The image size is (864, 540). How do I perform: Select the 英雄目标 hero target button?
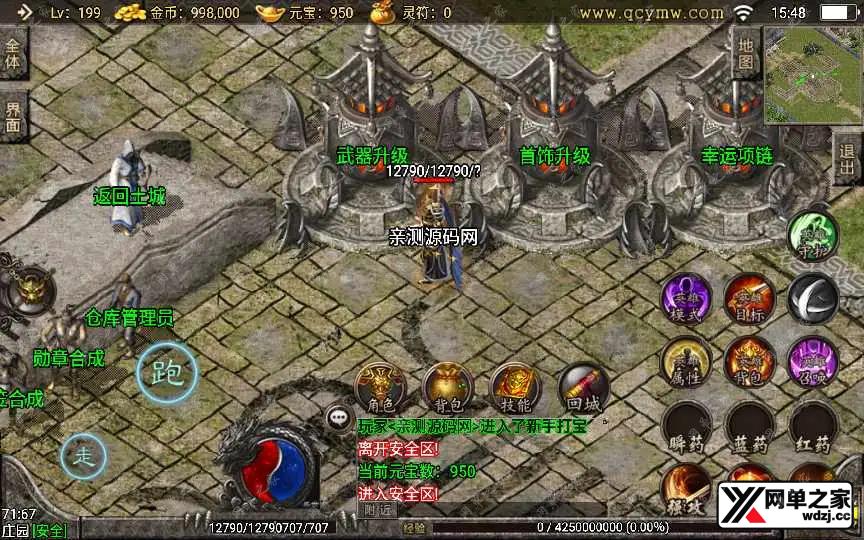tap(750, 298)
